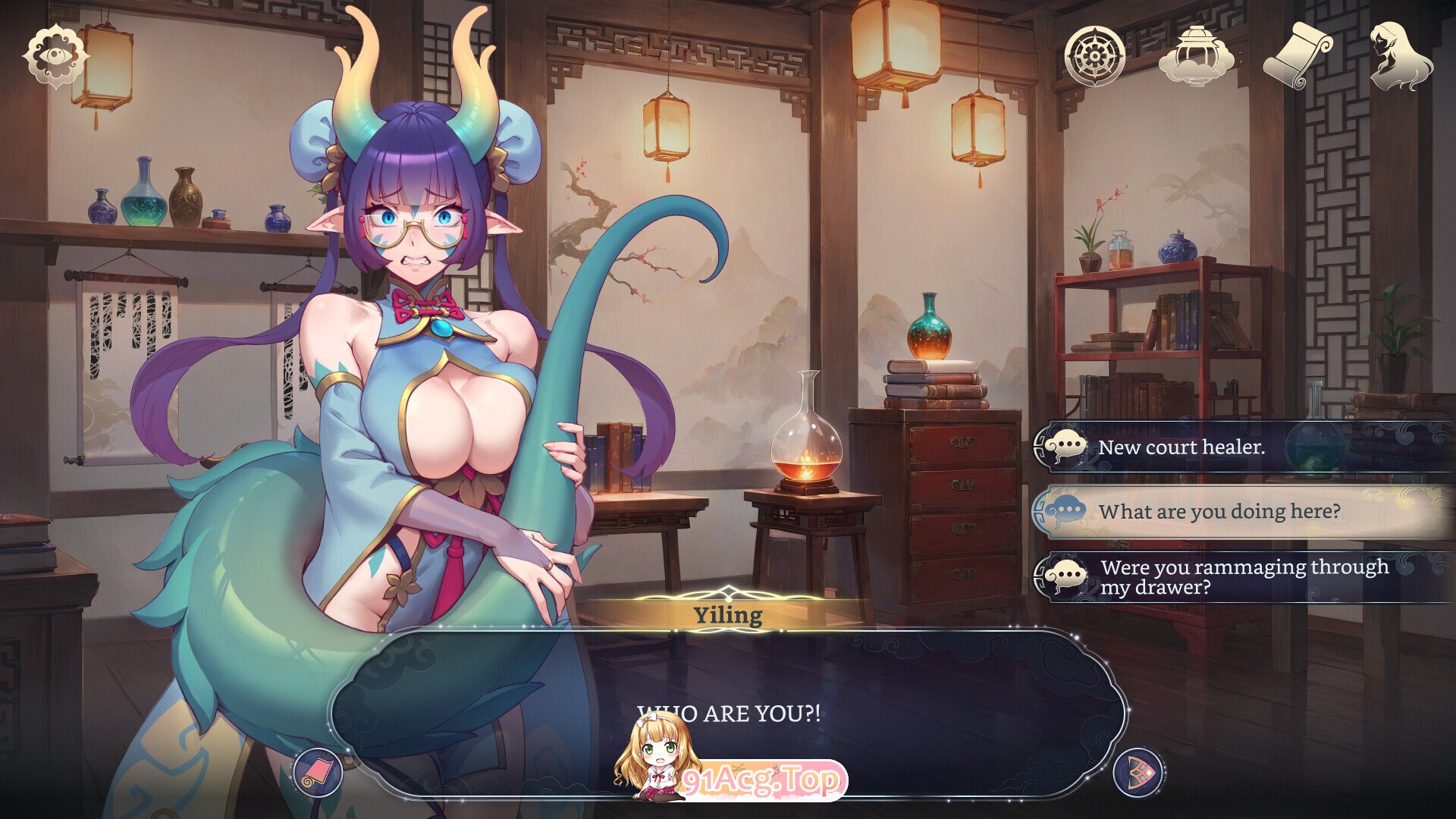This screenshot has width=1456, height=819.
Task: Choose the "New court healer." reply
Action: coord(1244,447)
